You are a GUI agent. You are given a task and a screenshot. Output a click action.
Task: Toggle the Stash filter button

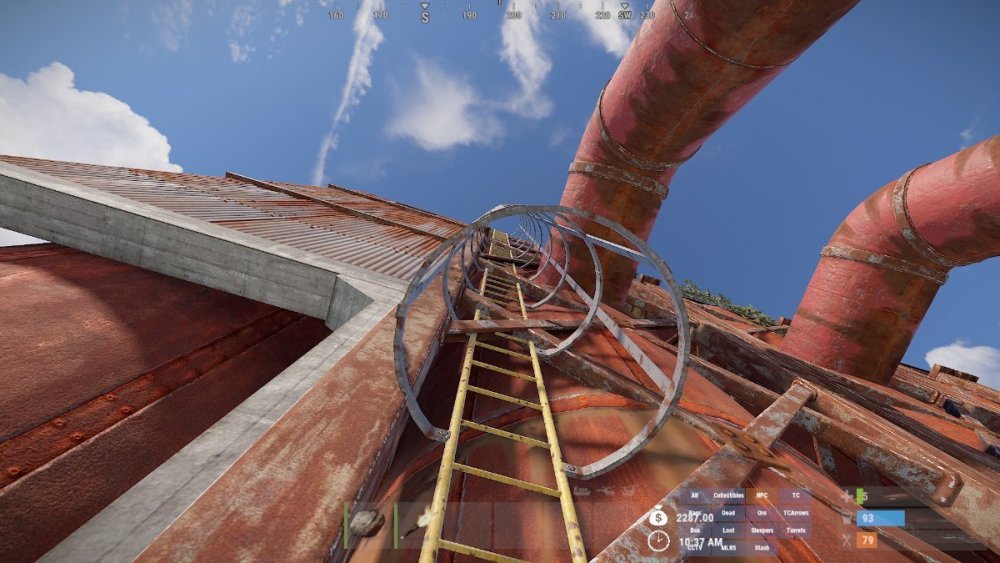tap(763, 547)
